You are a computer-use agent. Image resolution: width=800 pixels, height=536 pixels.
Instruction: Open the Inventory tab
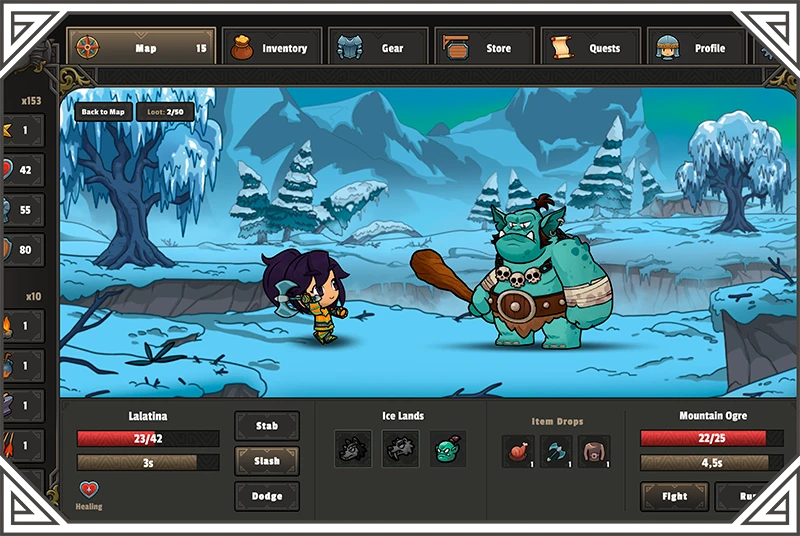pyautogui.click(x=272, y=47)
